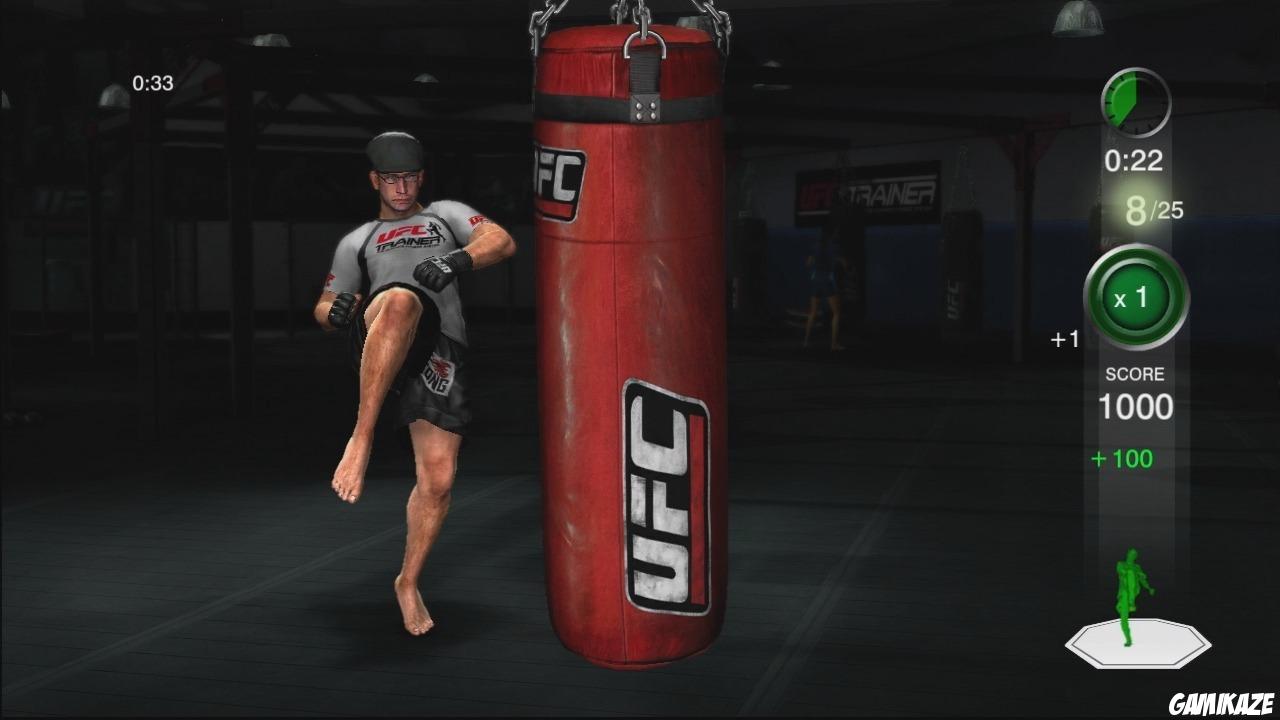Select the green x1 multiplier badge
The image size is (1280, 720).
pyautogui.click(x=1132, y=297)
